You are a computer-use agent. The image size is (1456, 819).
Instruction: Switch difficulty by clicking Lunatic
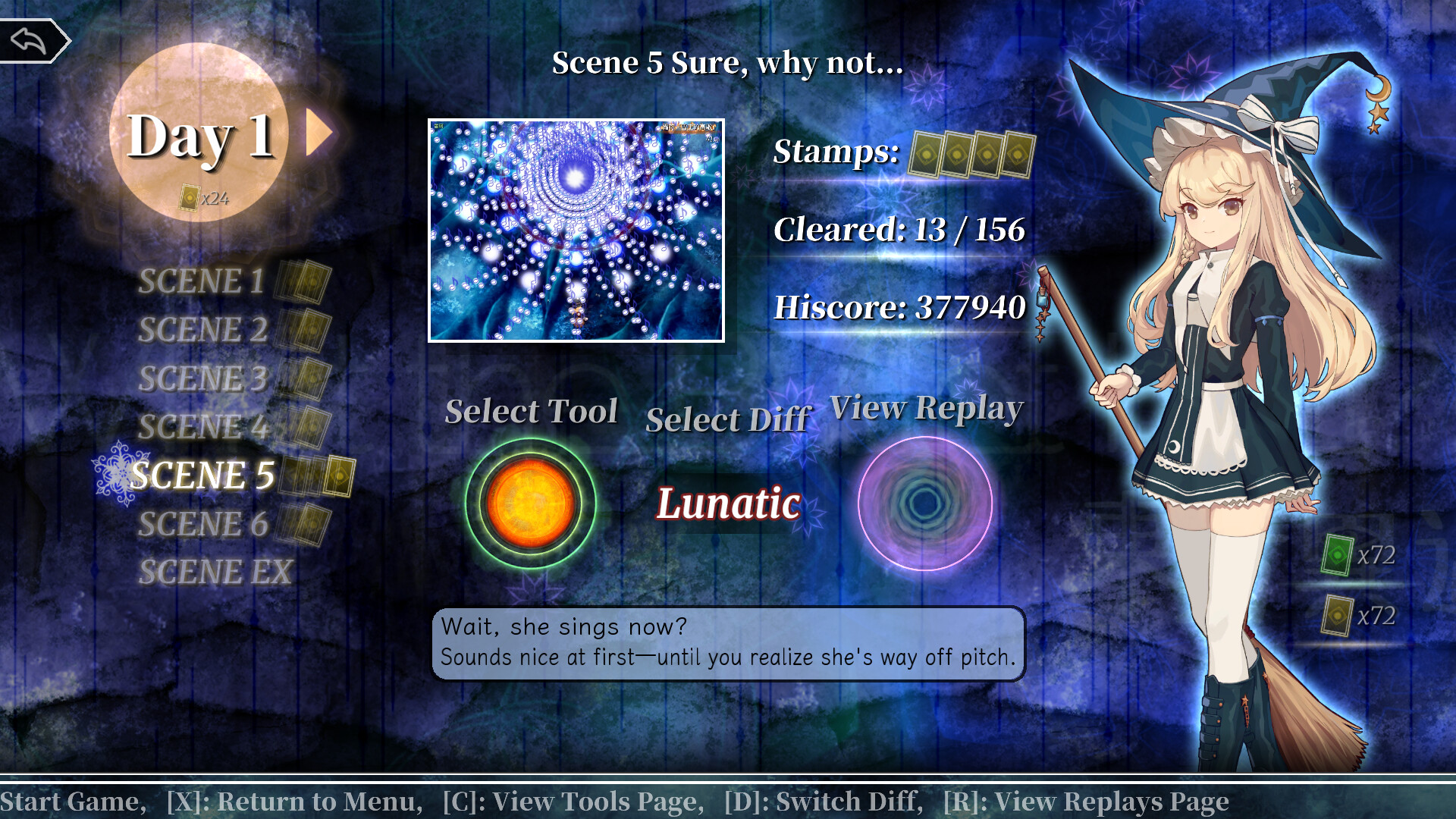[727, 504]
